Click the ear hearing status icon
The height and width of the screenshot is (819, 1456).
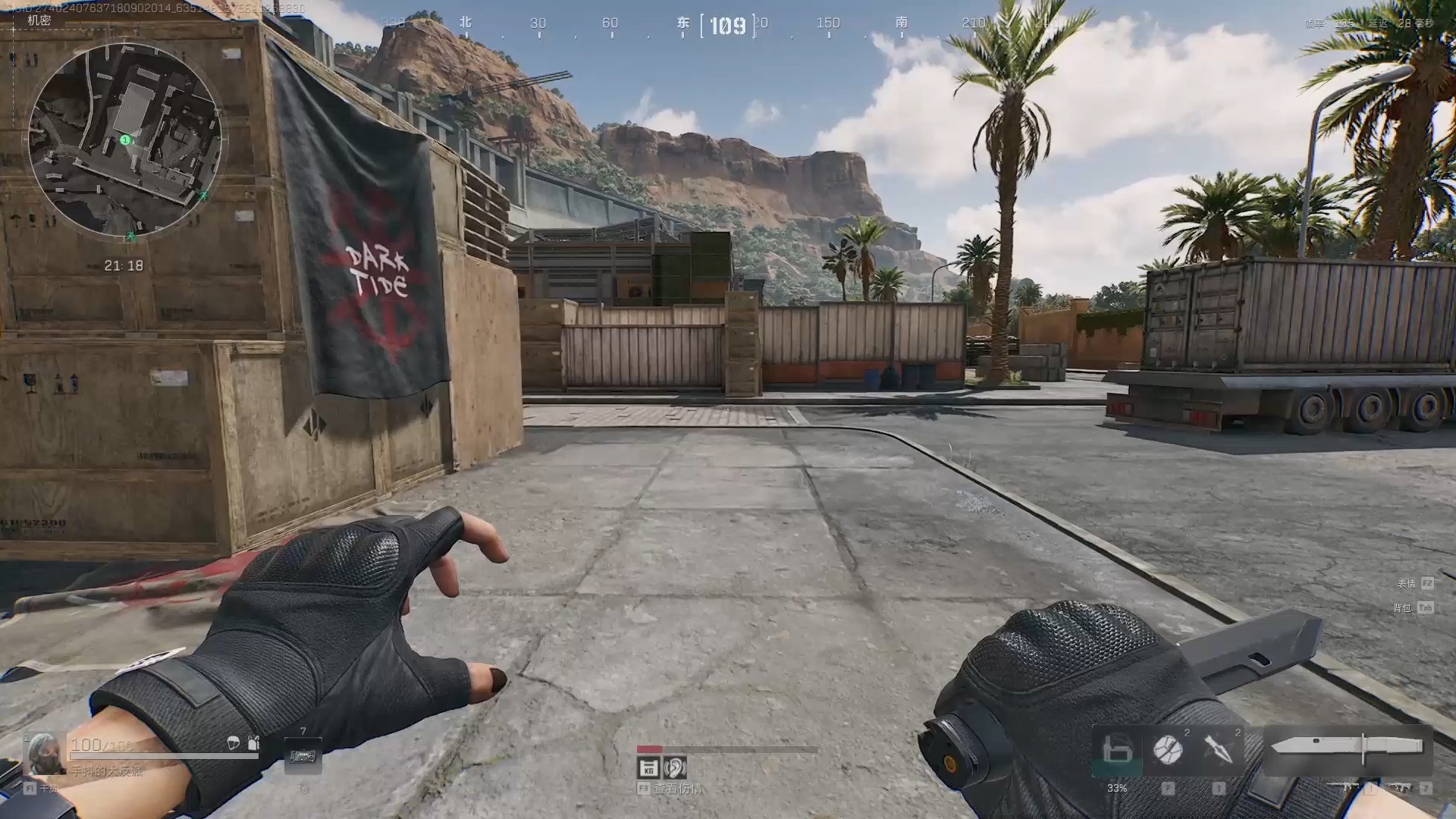pyautogui.click(x=674, y=767)
